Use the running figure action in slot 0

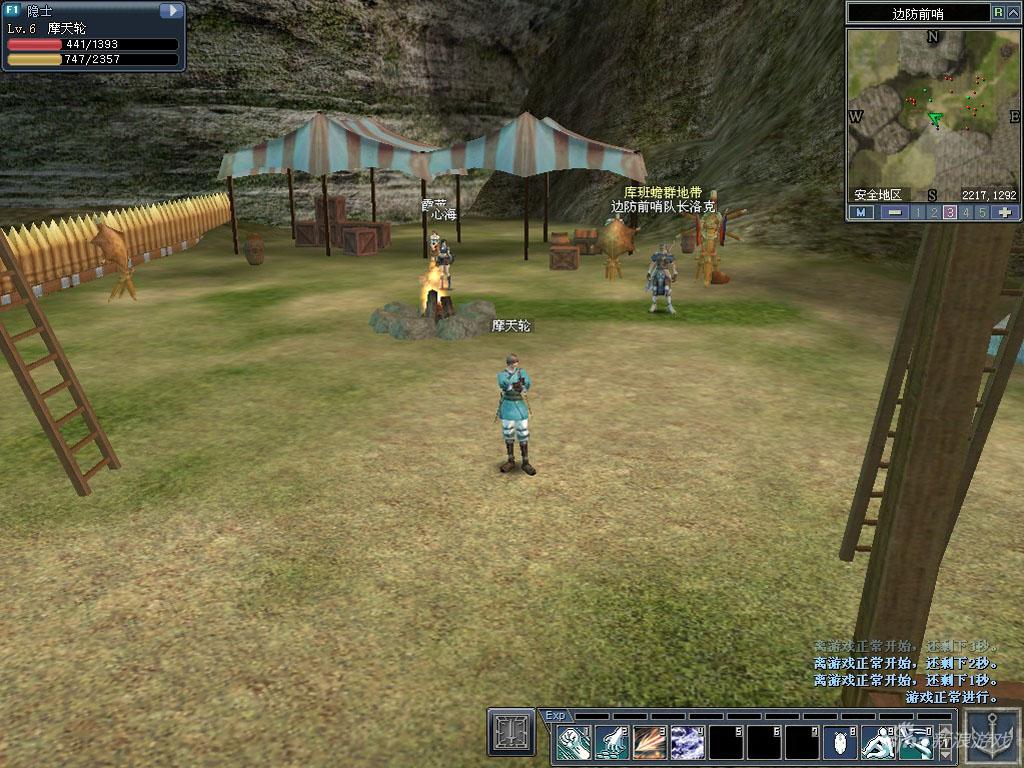[x=916, y=742]
